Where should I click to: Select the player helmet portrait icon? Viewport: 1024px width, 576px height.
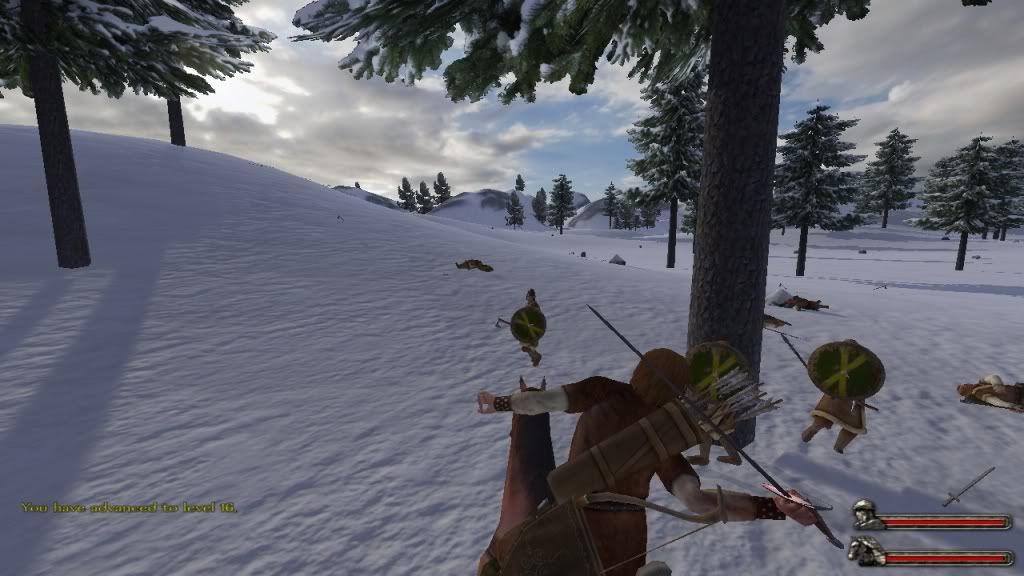point(866,516)
